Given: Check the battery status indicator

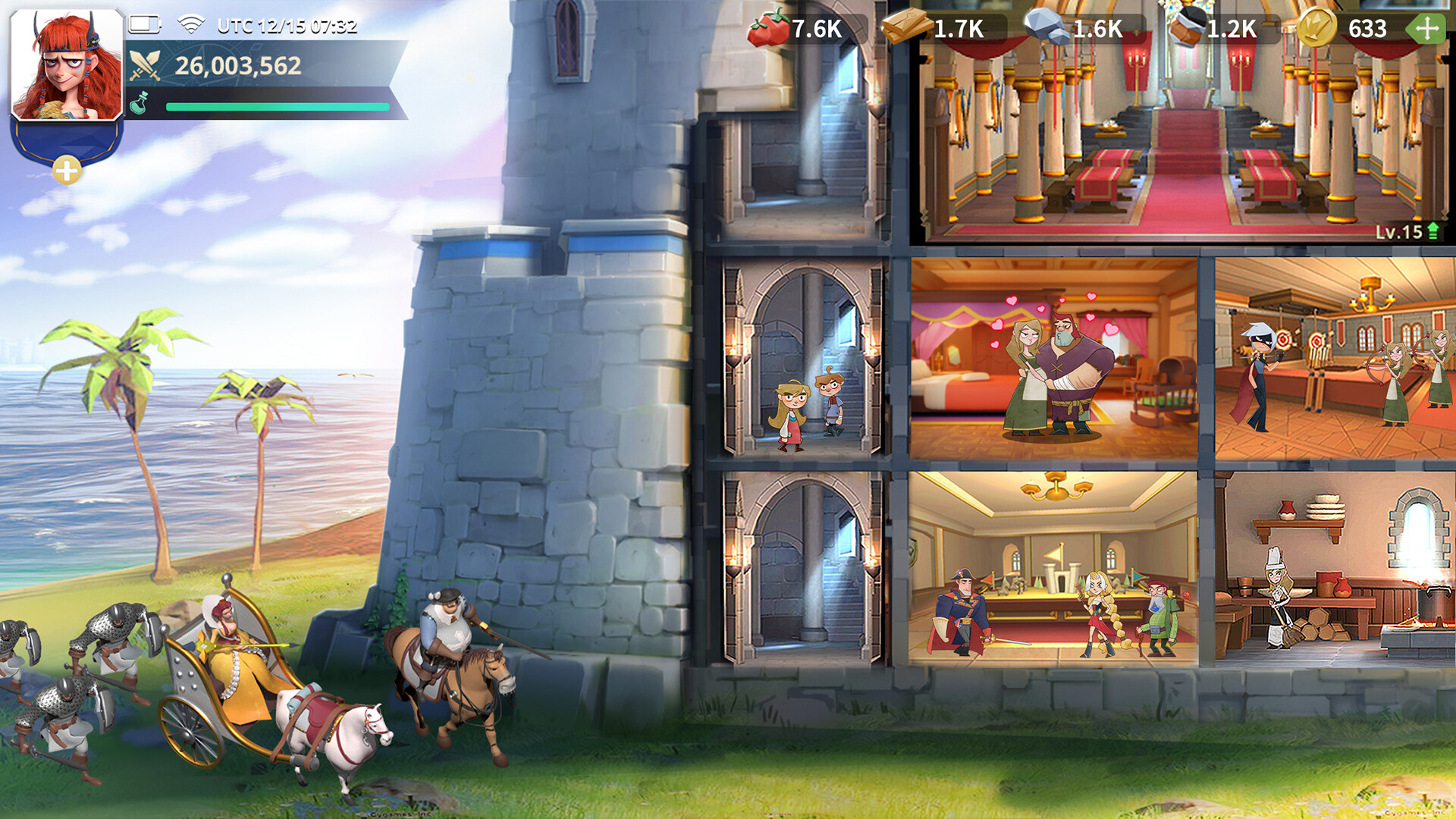Looking at the screenshot, I should pos(144,24).
